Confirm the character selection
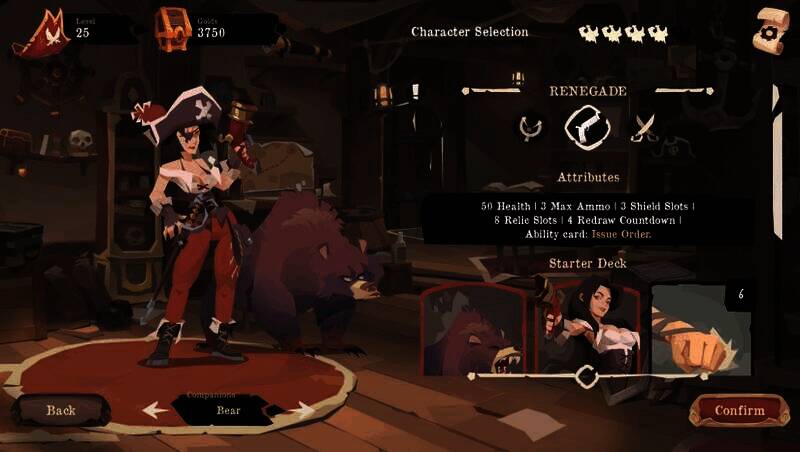The width and height of the screenshot is (800, 452). point(739,410)
